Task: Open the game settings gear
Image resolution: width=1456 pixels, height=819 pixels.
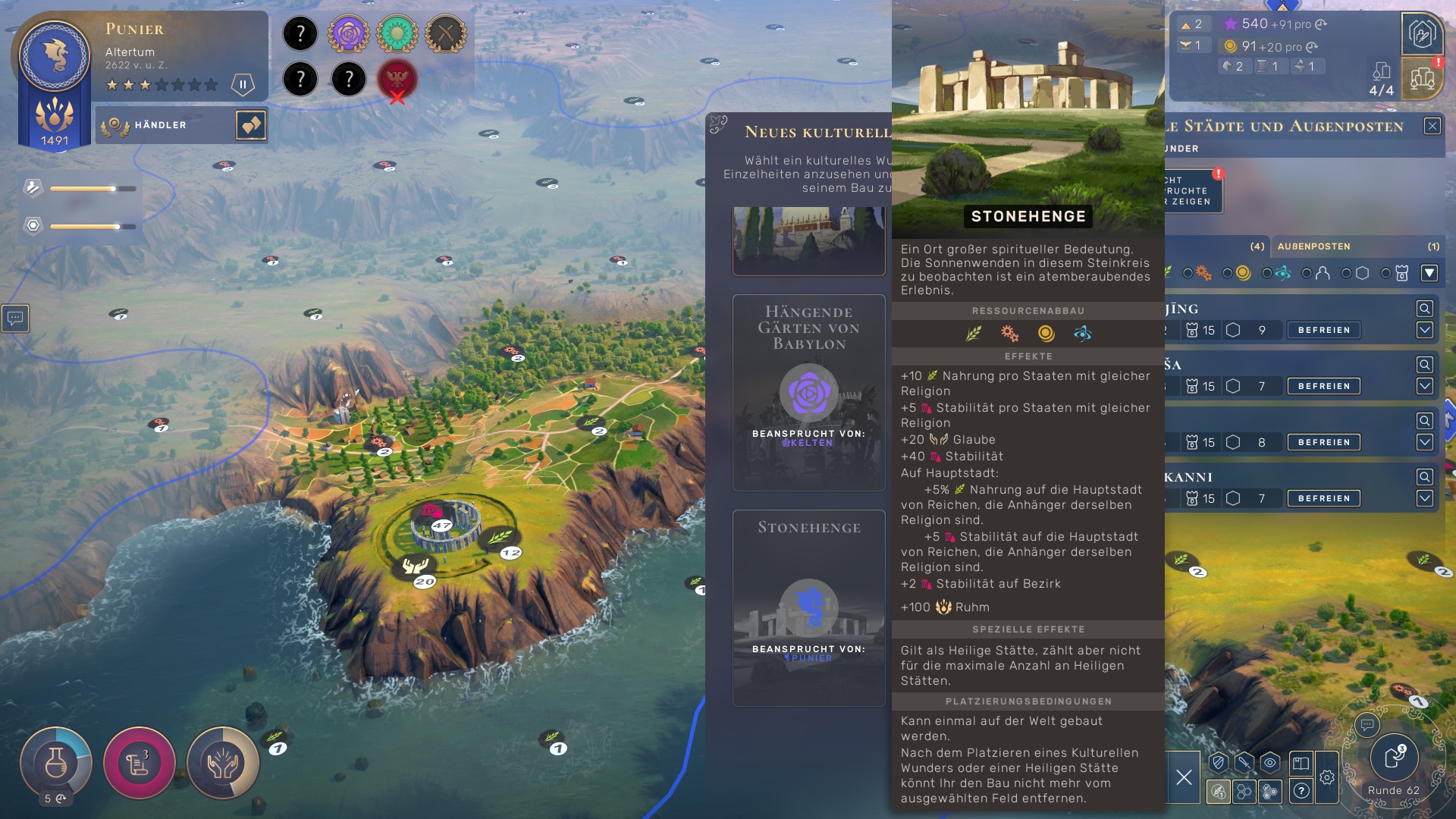Action: [x=1326, y=777]
